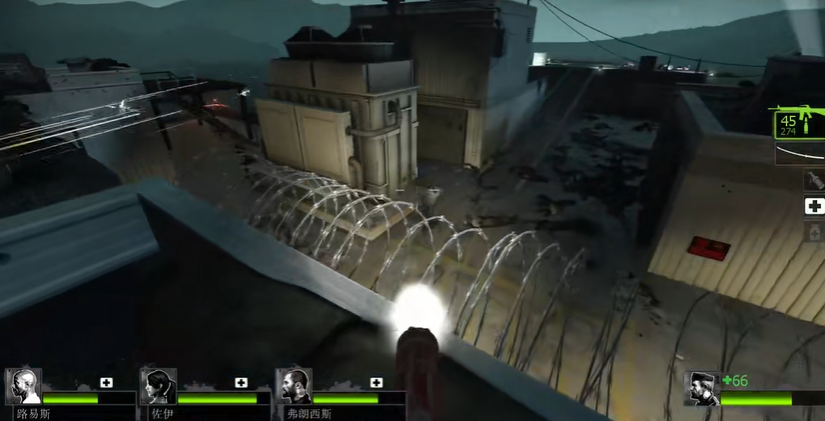This screenshot has height=421, width=825.
Task: Click teammate 佐伊's portrait
Action: tap(158, 386)
